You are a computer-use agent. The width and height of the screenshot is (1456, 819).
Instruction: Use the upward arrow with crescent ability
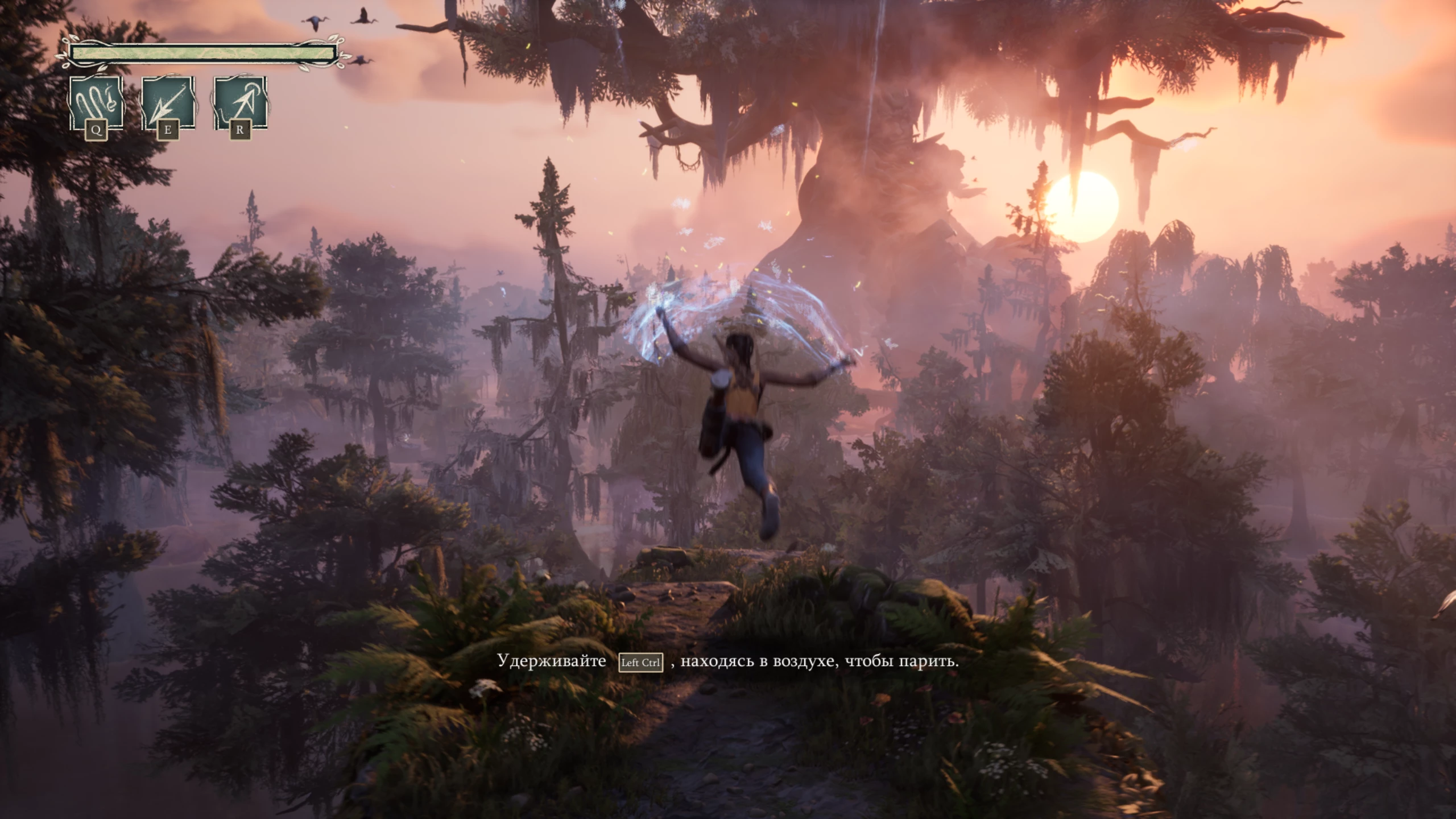pos(240,104)
